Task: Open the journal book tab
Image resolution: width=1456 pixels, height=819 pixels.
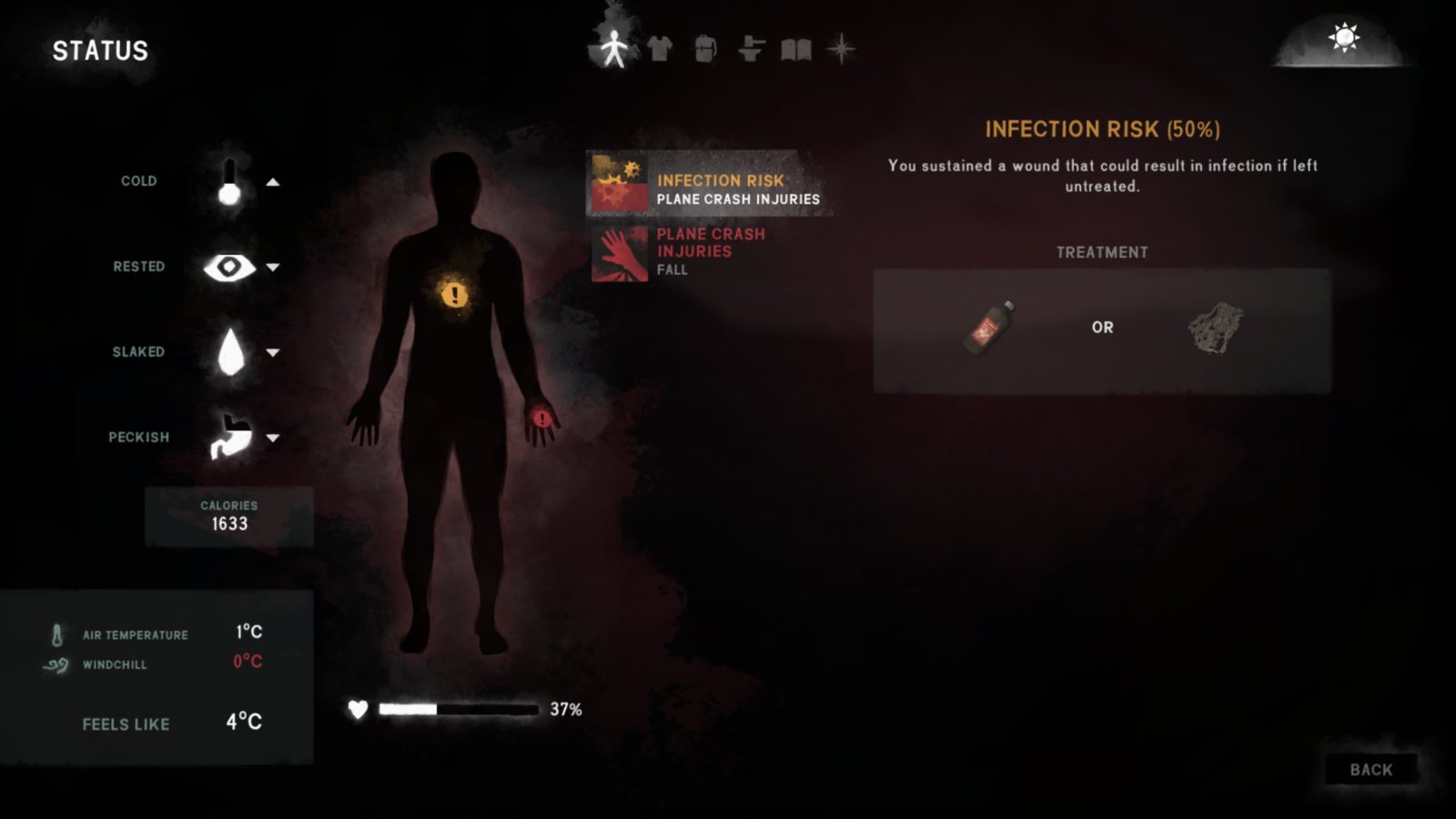Action: [796, 48]
